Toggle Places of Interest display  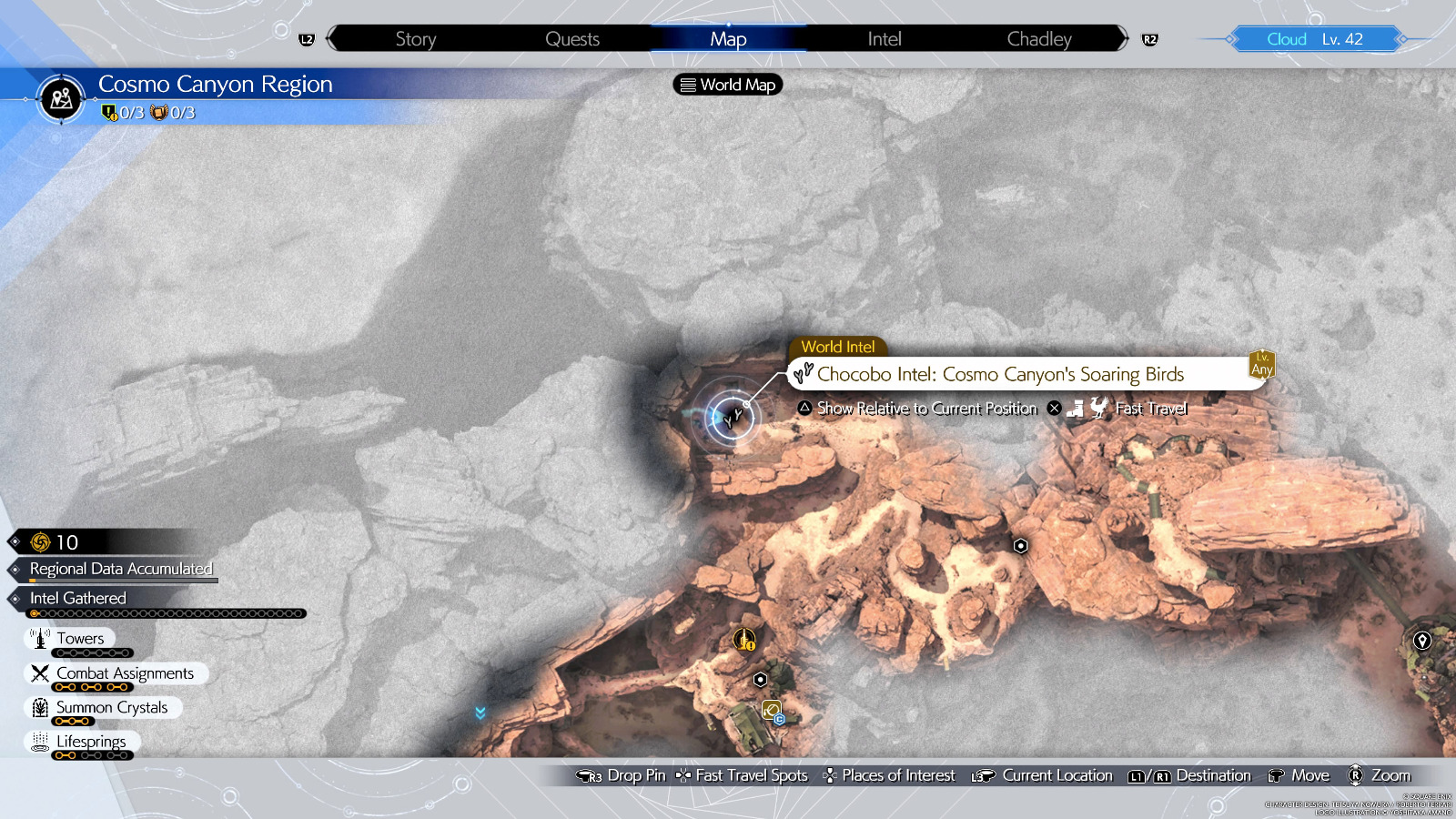click(x=889, y=775)
